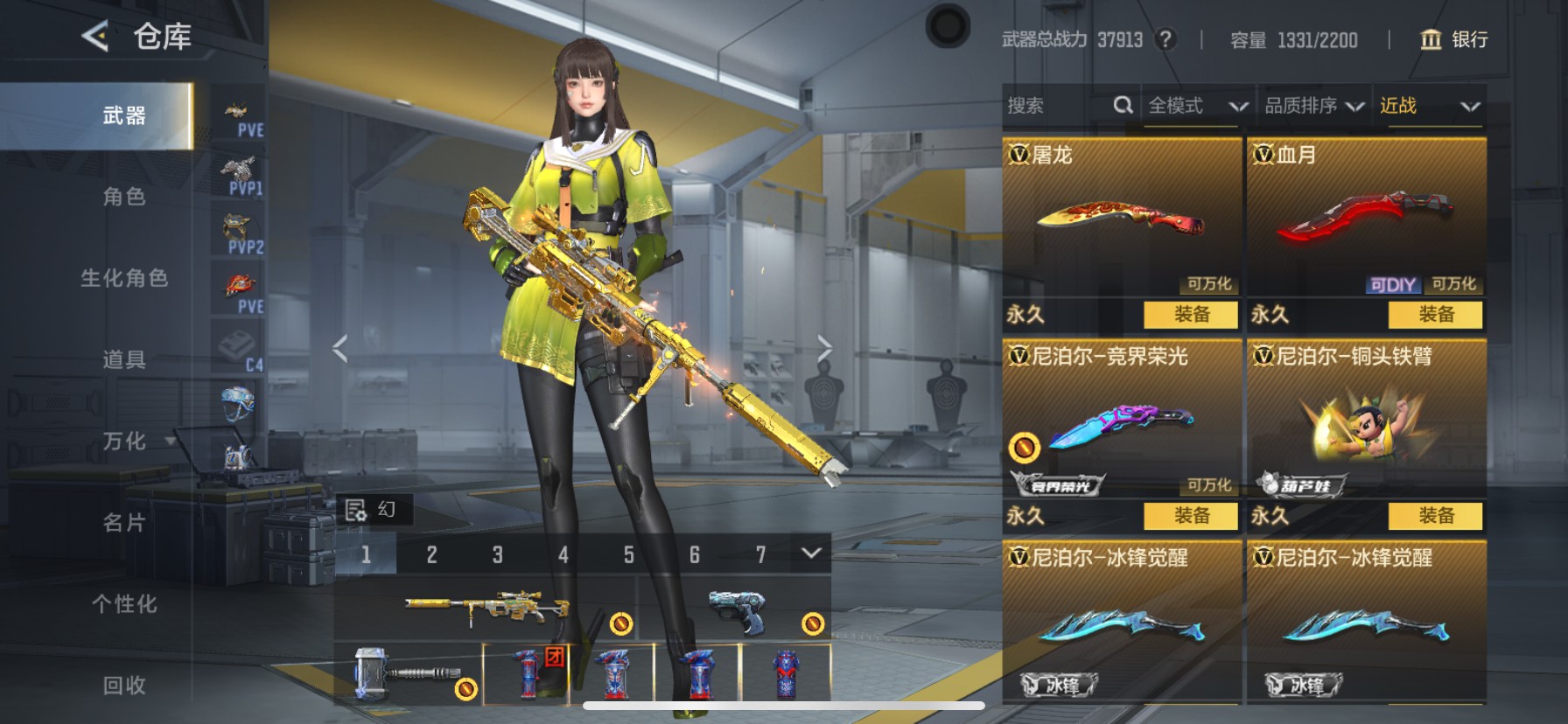Select loadout slot 3
Screen dimensions: 1568x724
pos(497,555)
